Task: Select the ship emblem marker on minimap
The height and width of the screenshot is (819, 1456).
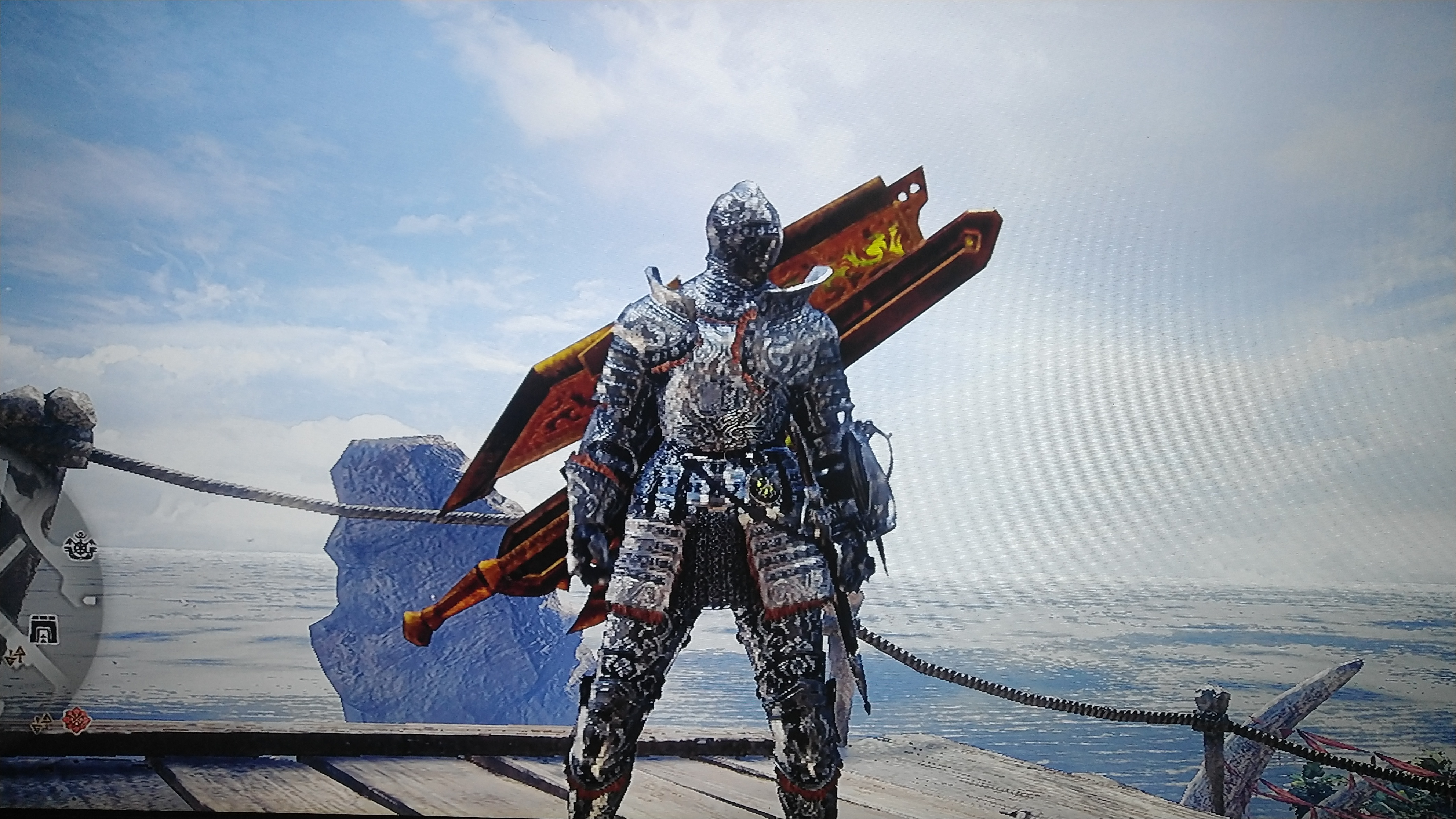Action: click(x=81, y=547)
